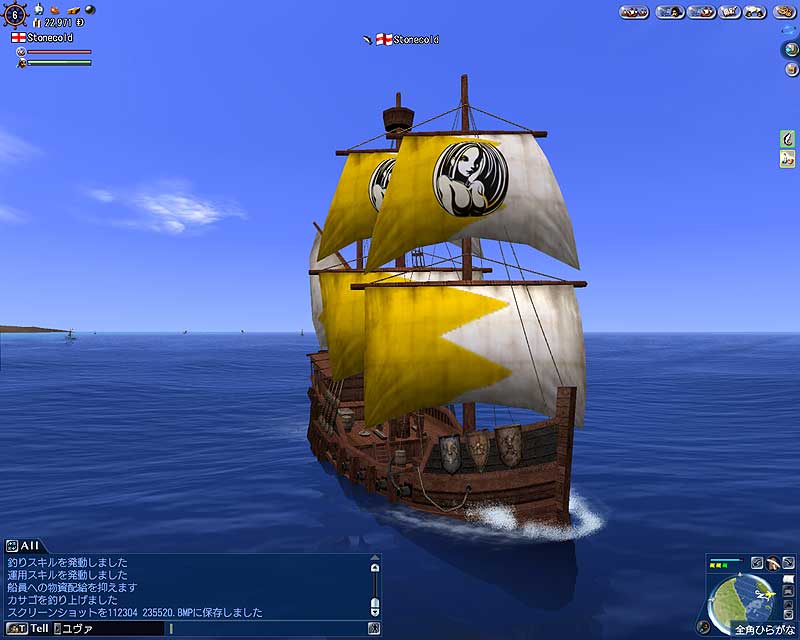This screenshot has height=640, width=800.
Task: Open the last pill-shaped menu in the top-right corner
Action: pos(783,12)
